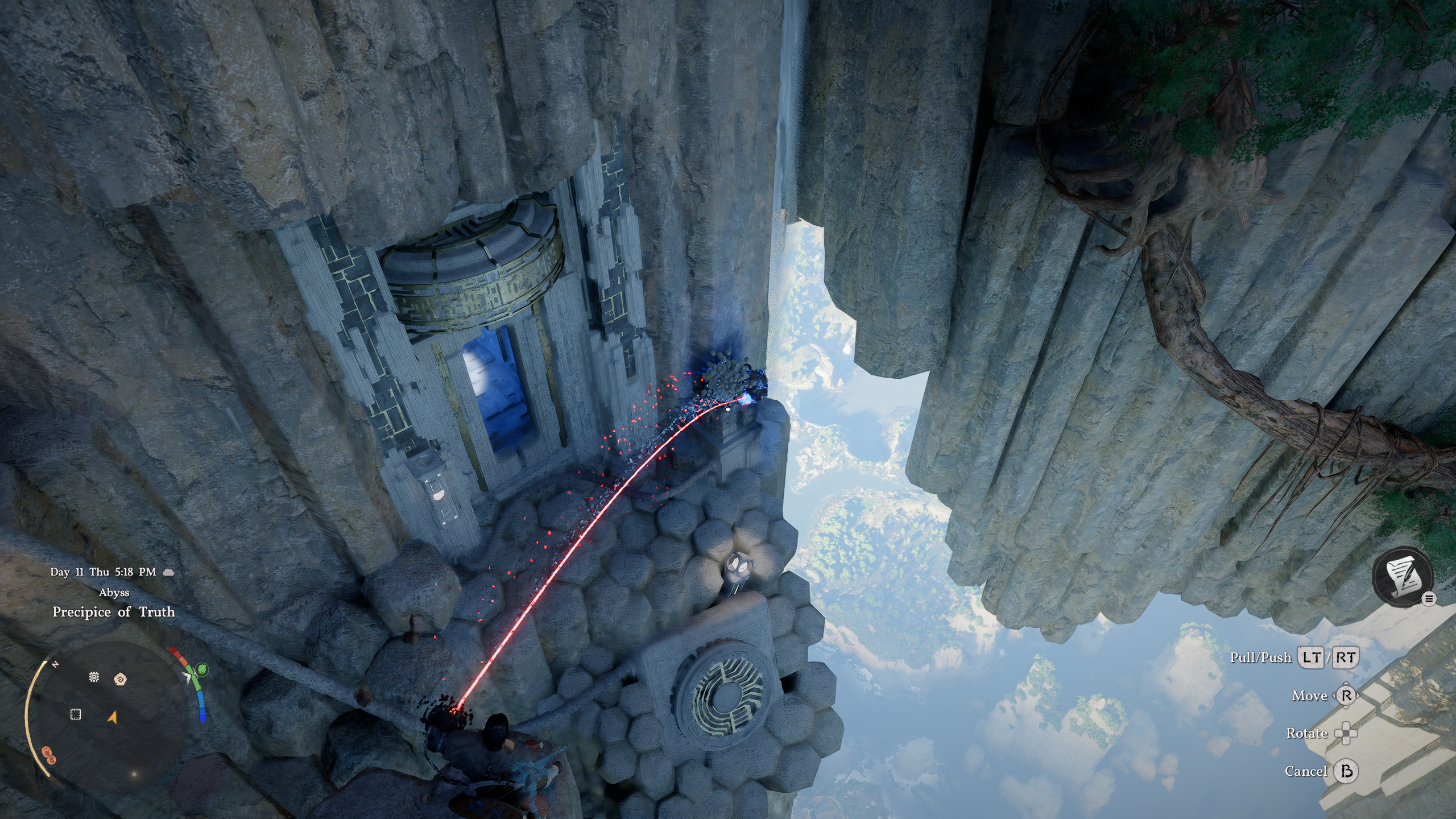Image resolution: width=1456 pixels, height=819 pixels.
Task: Click the North indicator on the compass ring
Action: 55,663
